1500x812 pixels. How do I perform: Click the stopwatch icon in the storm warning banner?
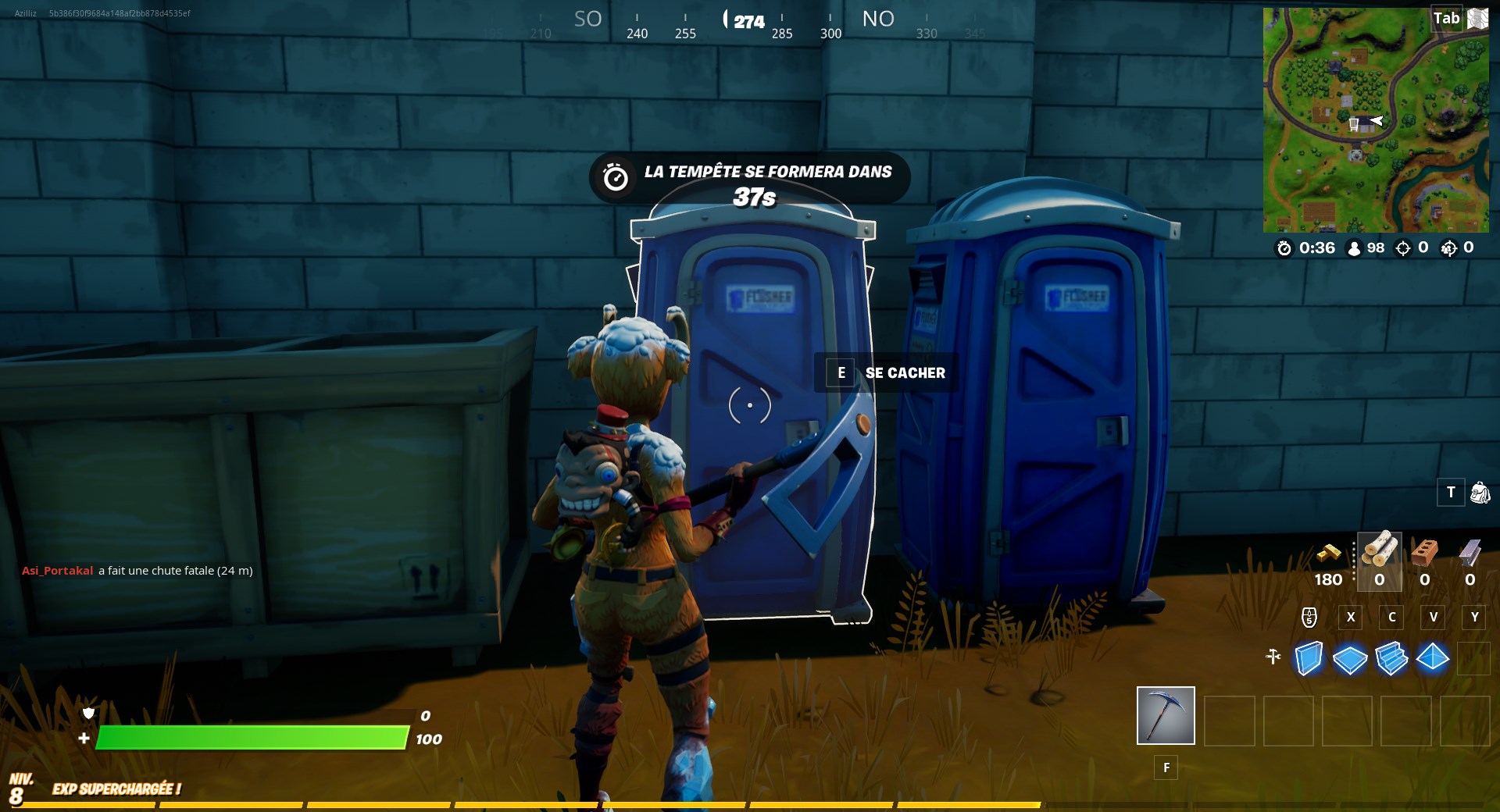point(616,176)
